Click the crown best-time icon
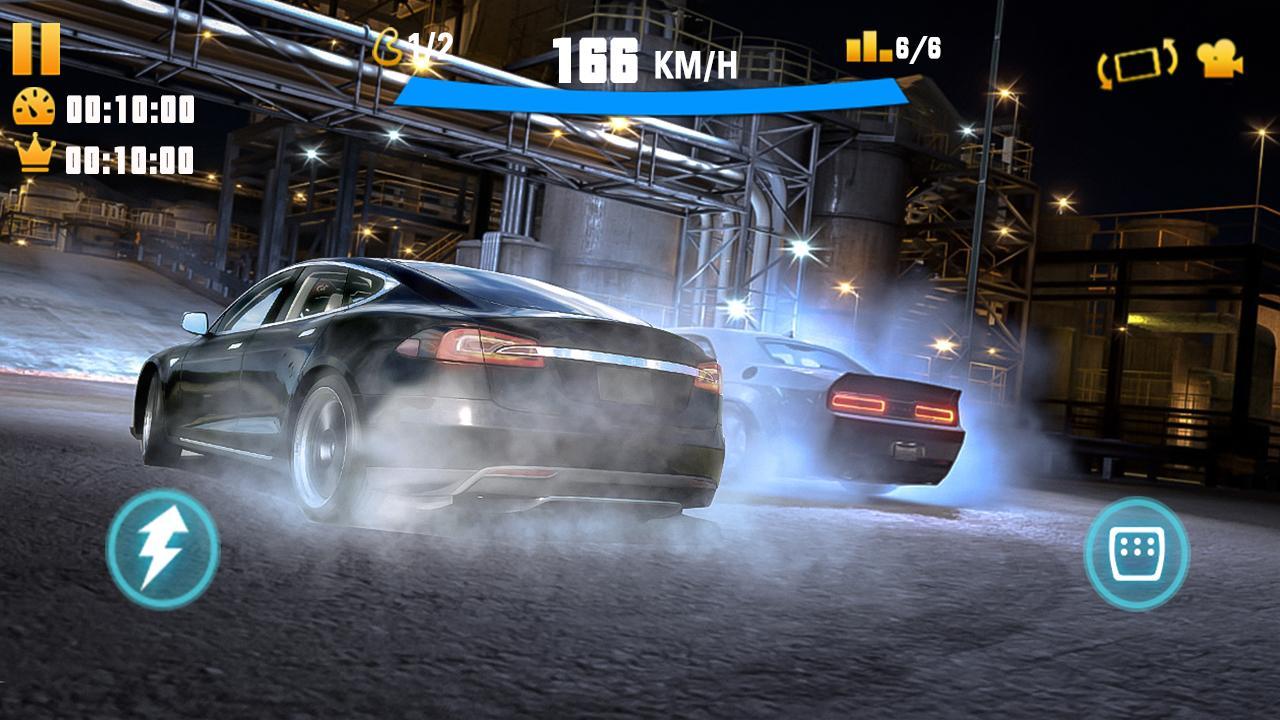 coord(33,151)
